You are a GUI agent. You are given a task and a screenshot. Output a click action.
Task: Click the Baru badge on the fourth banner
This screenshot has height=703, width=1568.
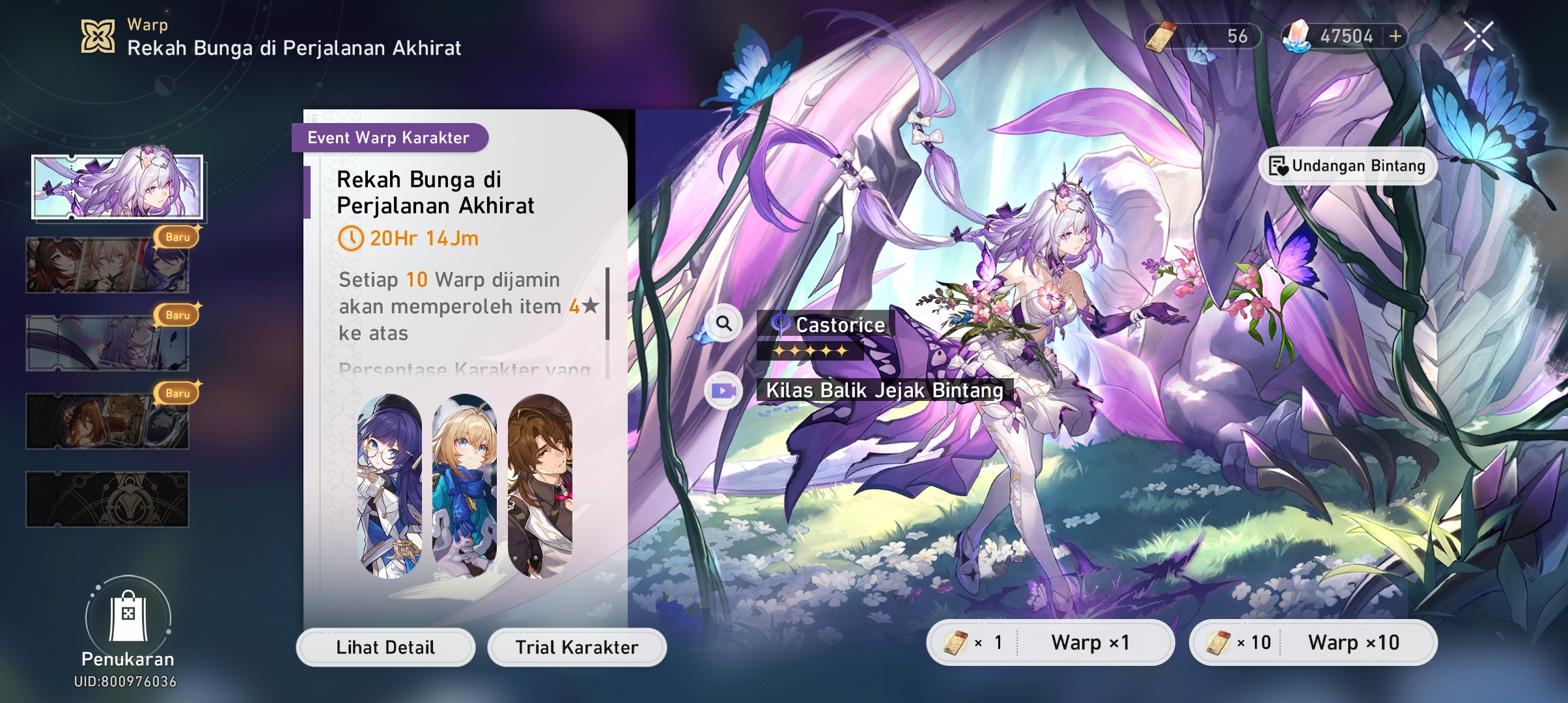click(177, 393)
